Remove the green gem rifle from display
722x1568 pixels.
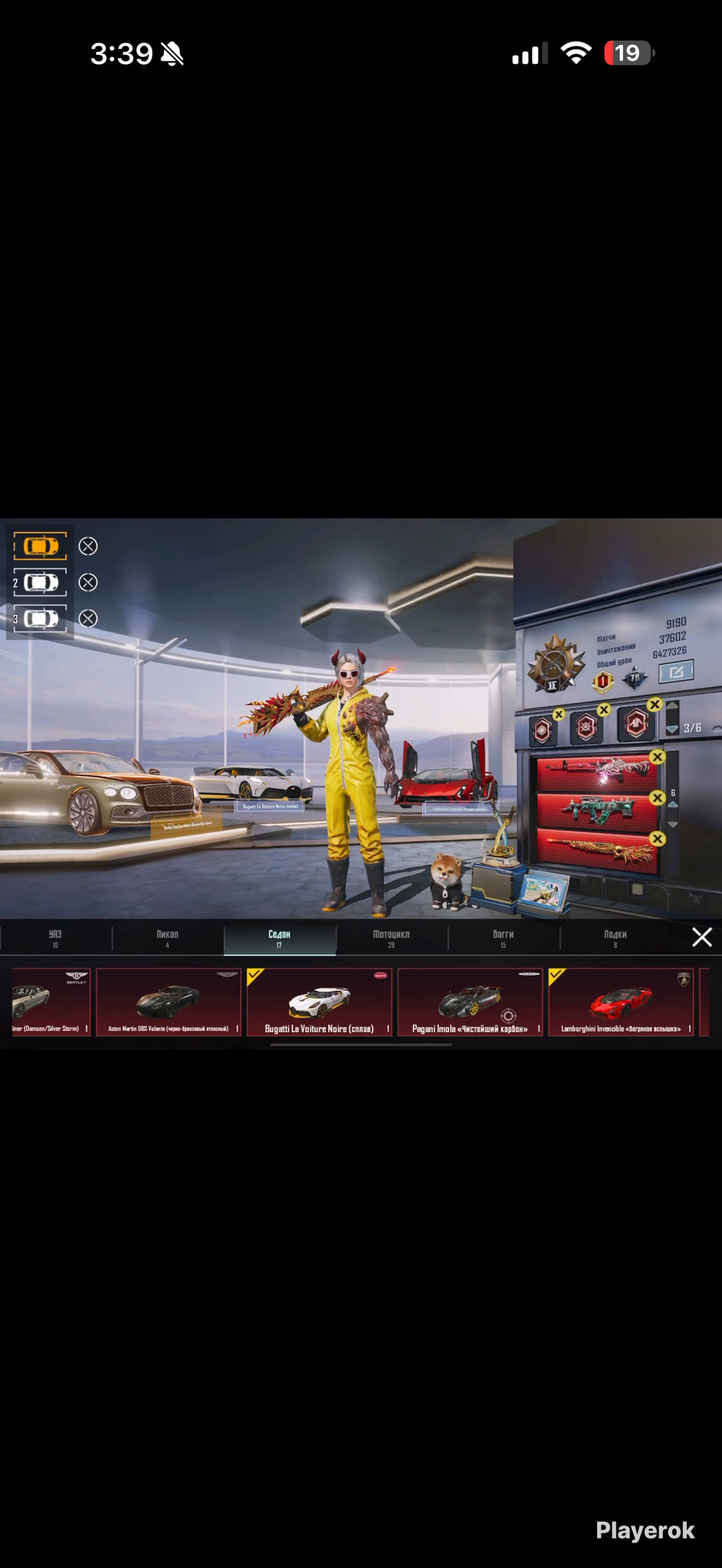tap(657, 797)
